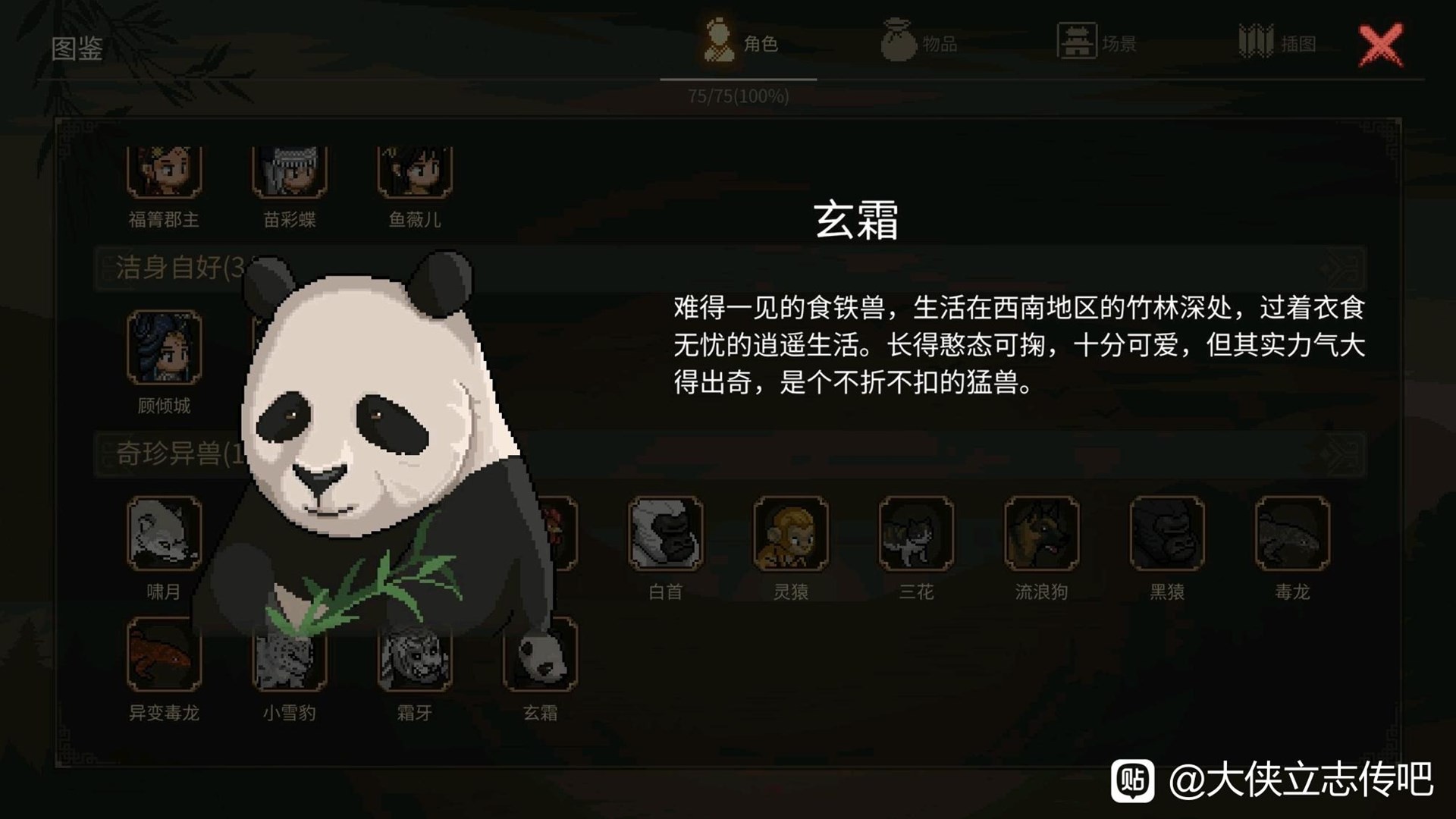View the 小雪豹 snow leopard entry
Image resolution: width=1456 pixels, height=819 pixels.
point(289,661)
